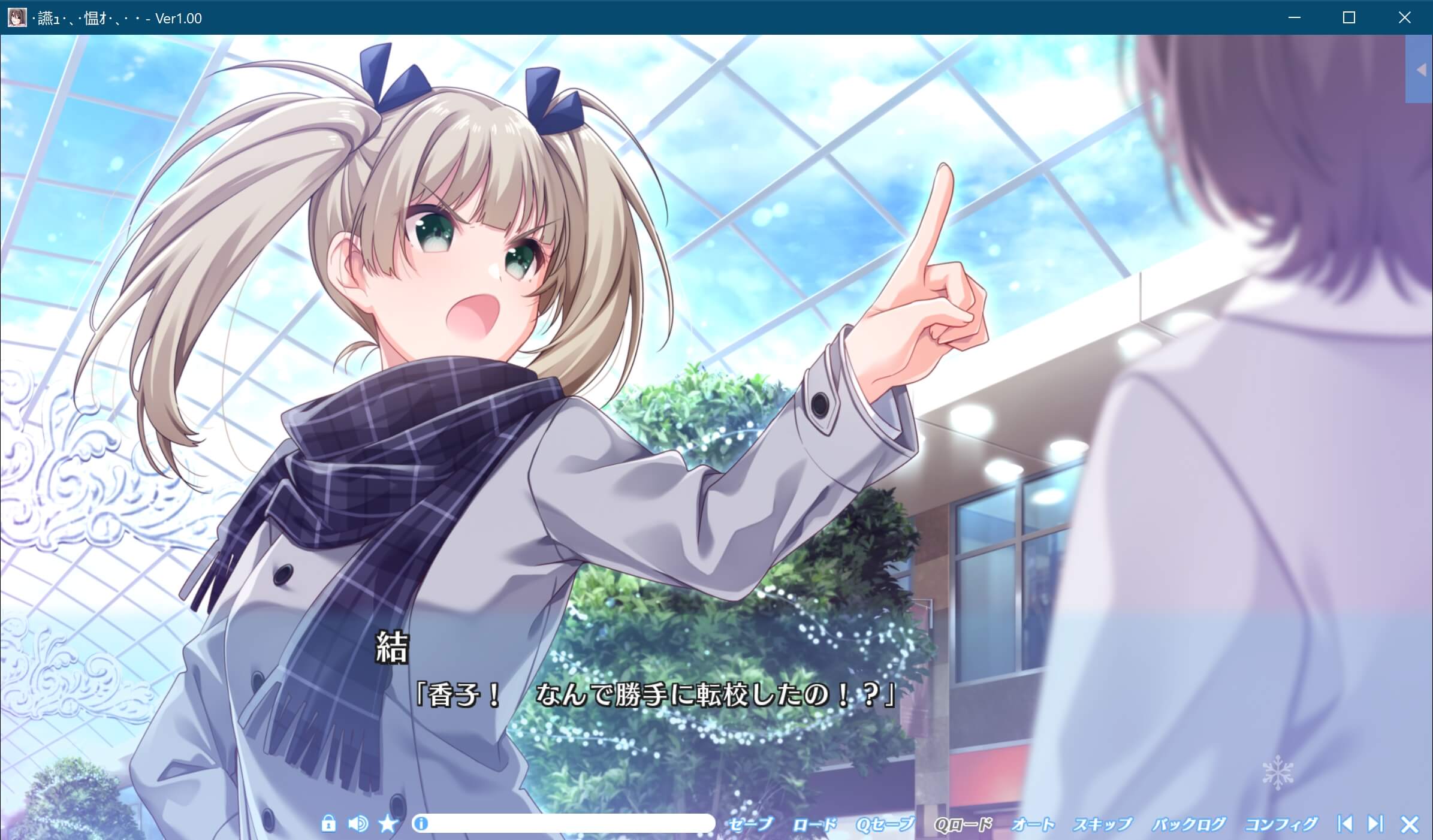The image size is (1433, 840).
Task: Click the lock icon in the message bar
Action: click(329, 824)
